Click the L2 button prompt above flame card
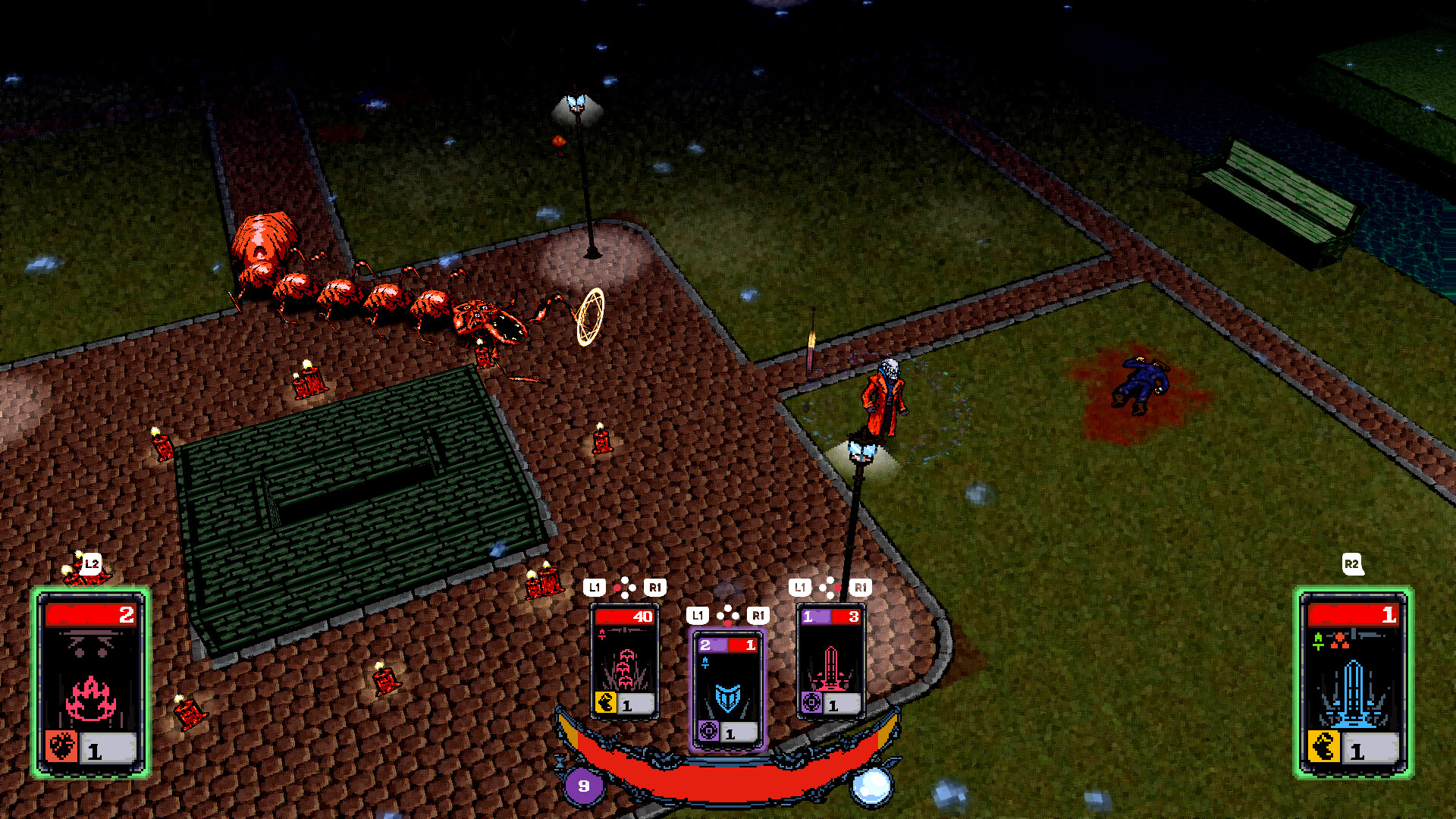This screenshot has height=819, width=1456. [90, 563]
